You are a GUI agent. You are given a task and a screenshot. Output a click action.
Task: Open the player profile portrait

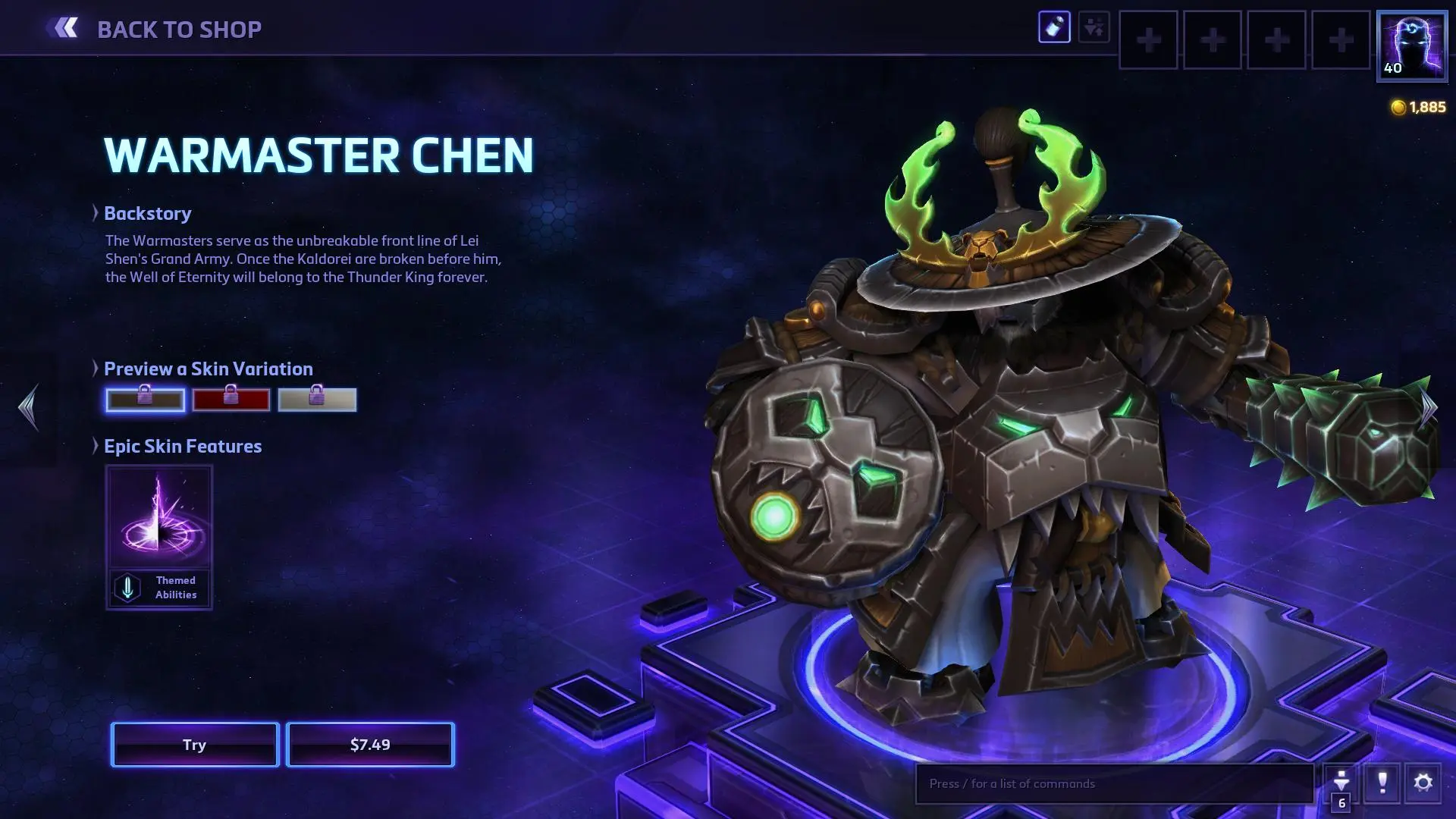coord(1411,45)
